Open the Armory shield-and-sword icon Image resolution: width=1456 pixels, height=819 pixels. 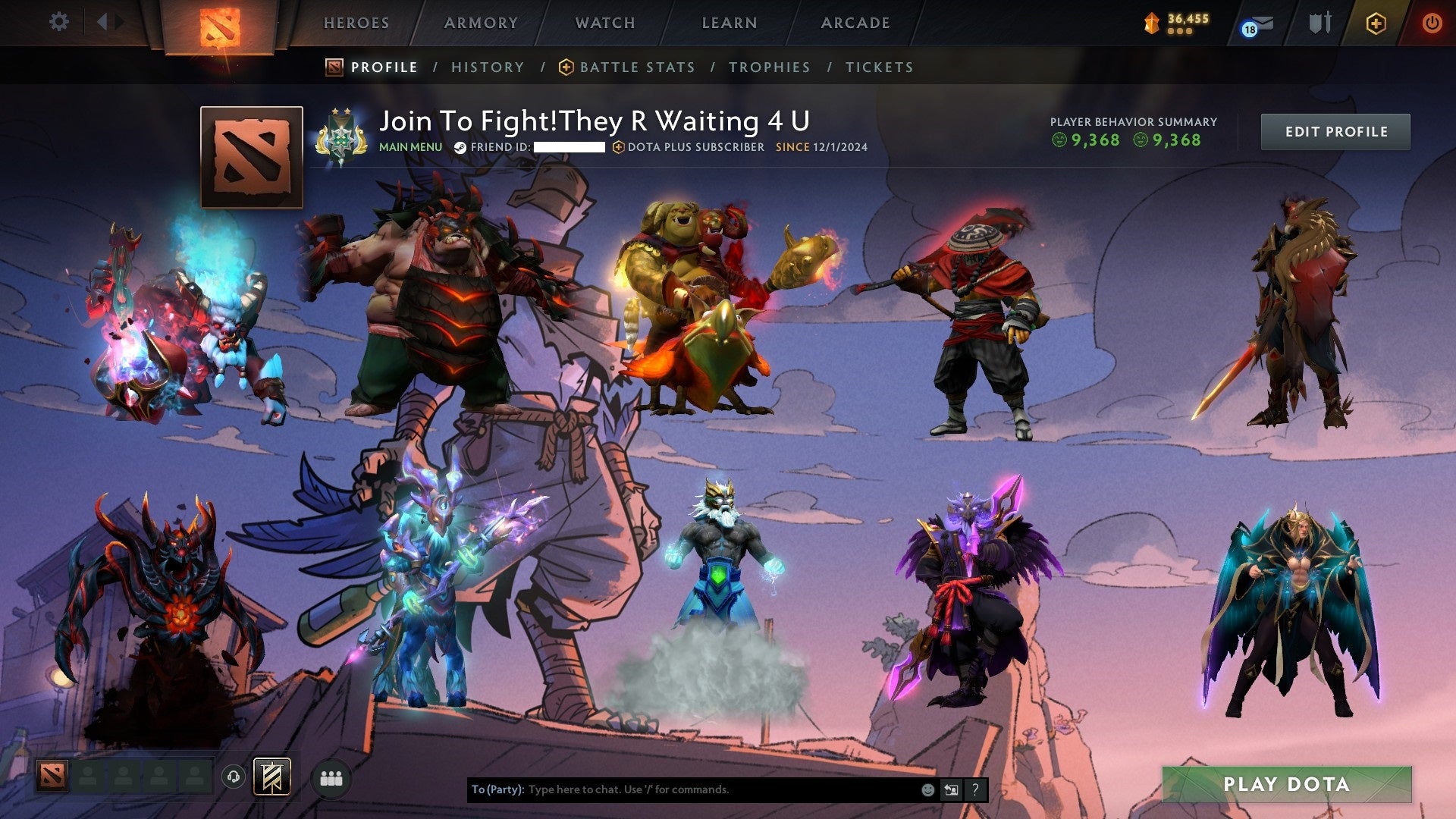1319,23
